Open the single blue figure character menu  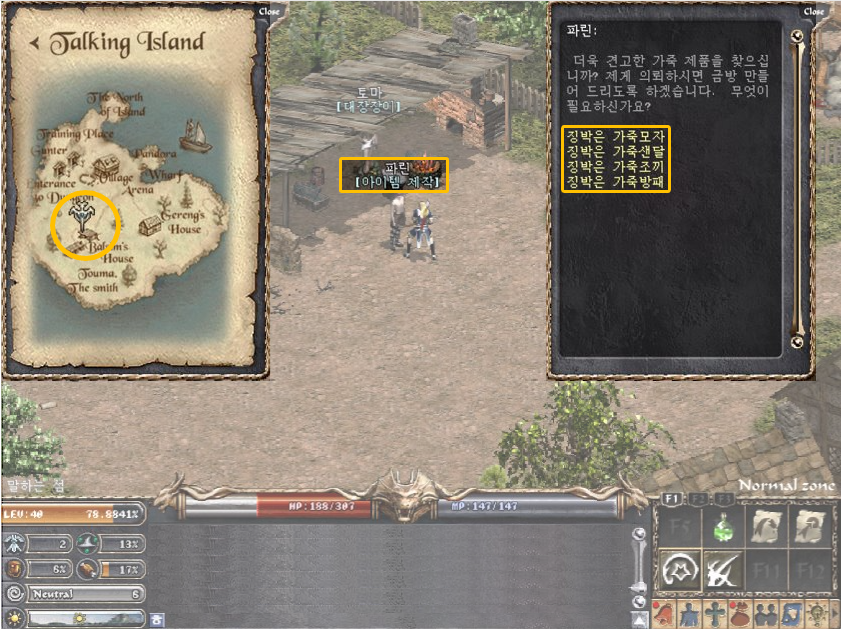click(688, 611)
